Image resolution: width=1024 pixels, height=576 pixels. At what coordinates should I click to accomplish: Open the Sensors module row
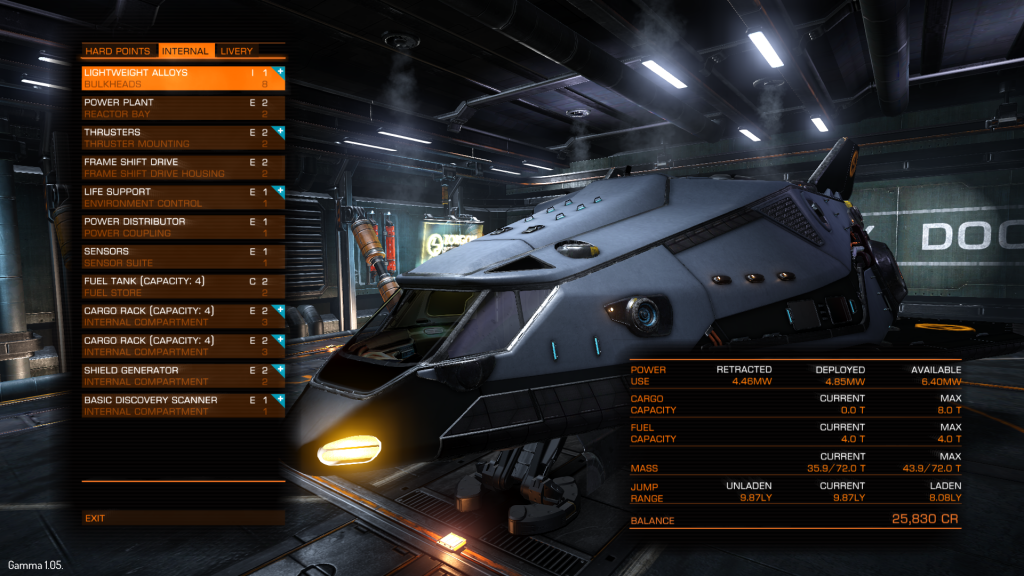click(183, 256)
